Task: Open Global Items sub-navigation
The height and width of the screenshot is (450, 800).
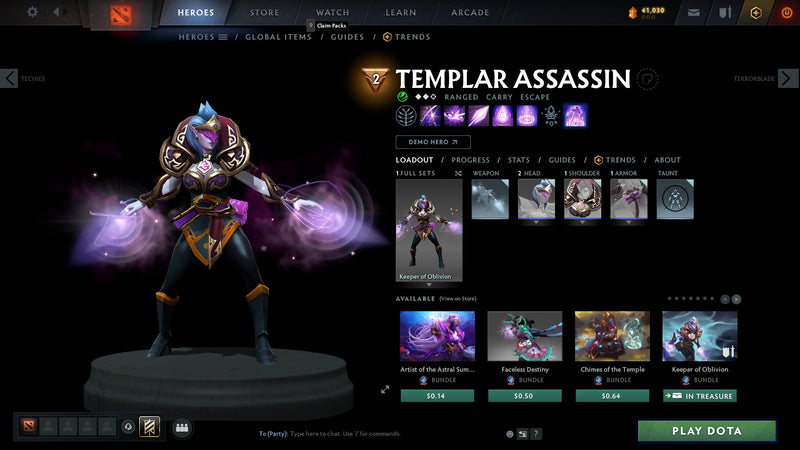Action: 278,37
